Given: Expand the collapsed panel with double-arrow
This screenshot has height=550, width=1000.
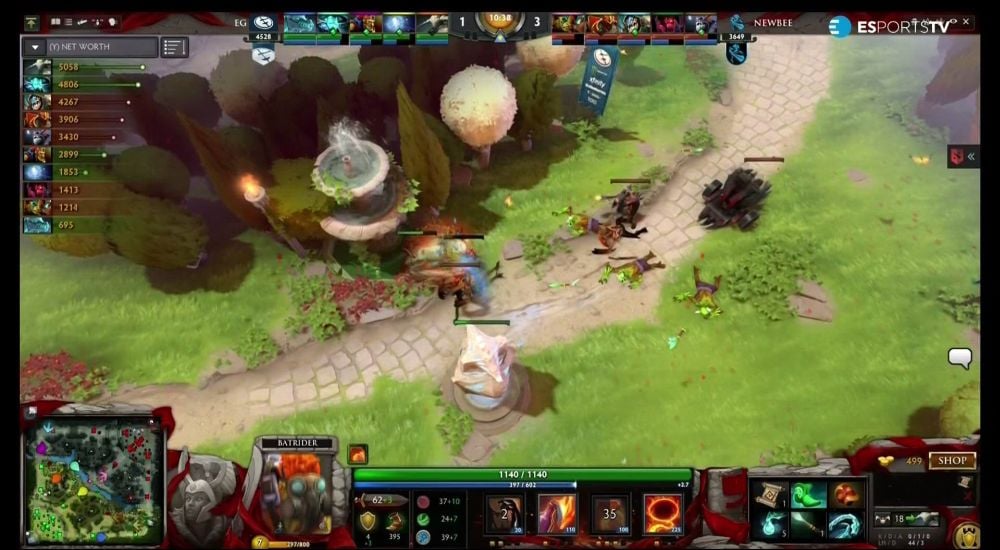Looking at the screenshot, I should click(964, 156).
